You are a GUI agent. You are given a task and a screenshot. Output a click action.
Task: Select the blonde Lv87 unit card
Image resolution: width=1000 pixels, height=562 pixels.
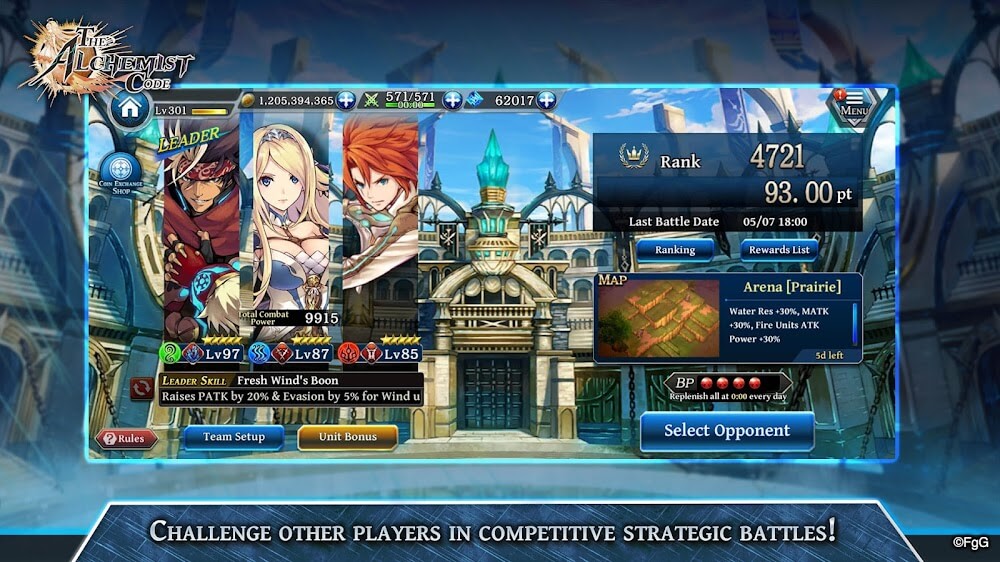[x=290, y=230]
